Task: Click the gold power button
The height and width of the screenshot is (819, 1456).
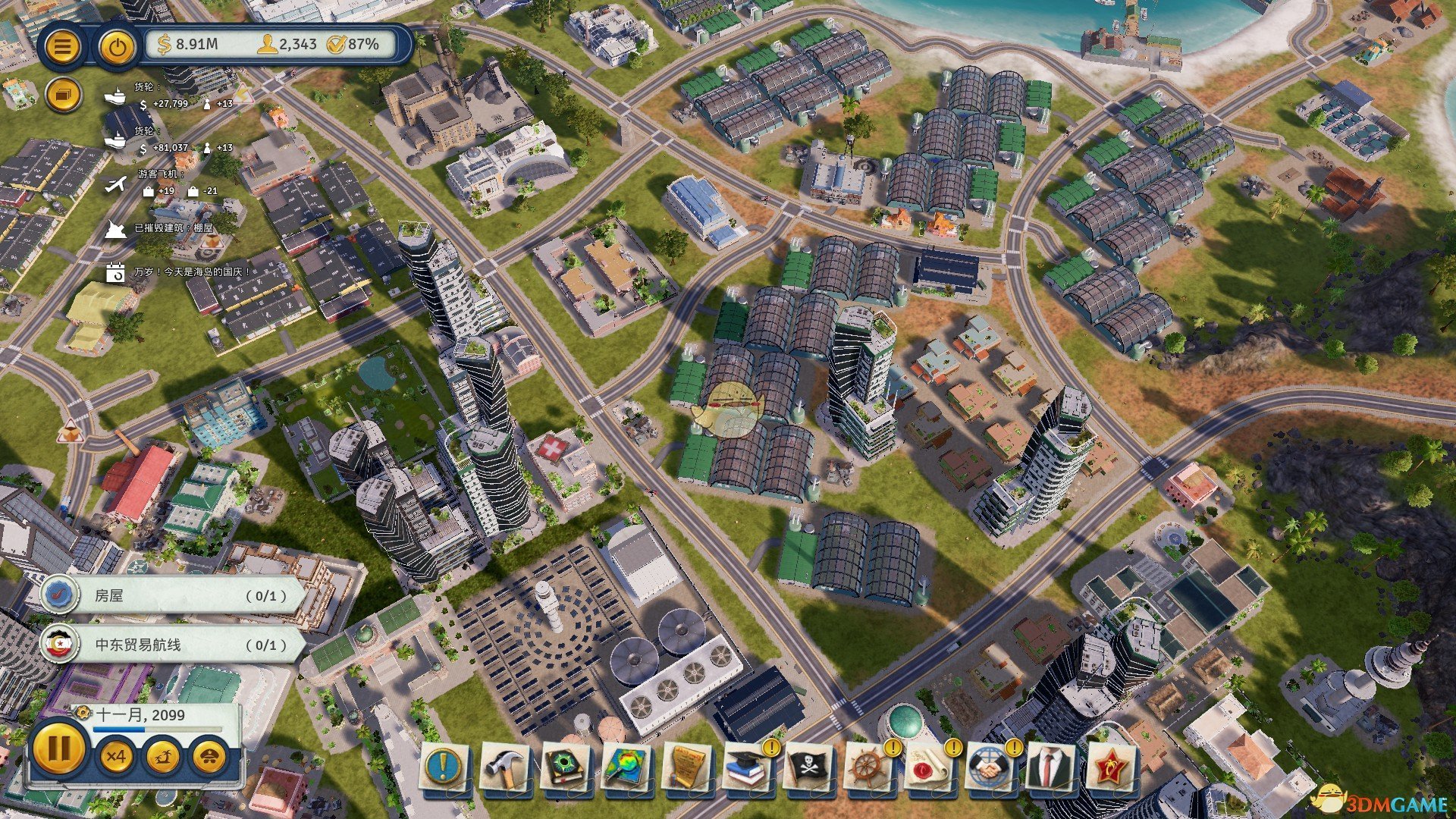Action: click(117, 47)
